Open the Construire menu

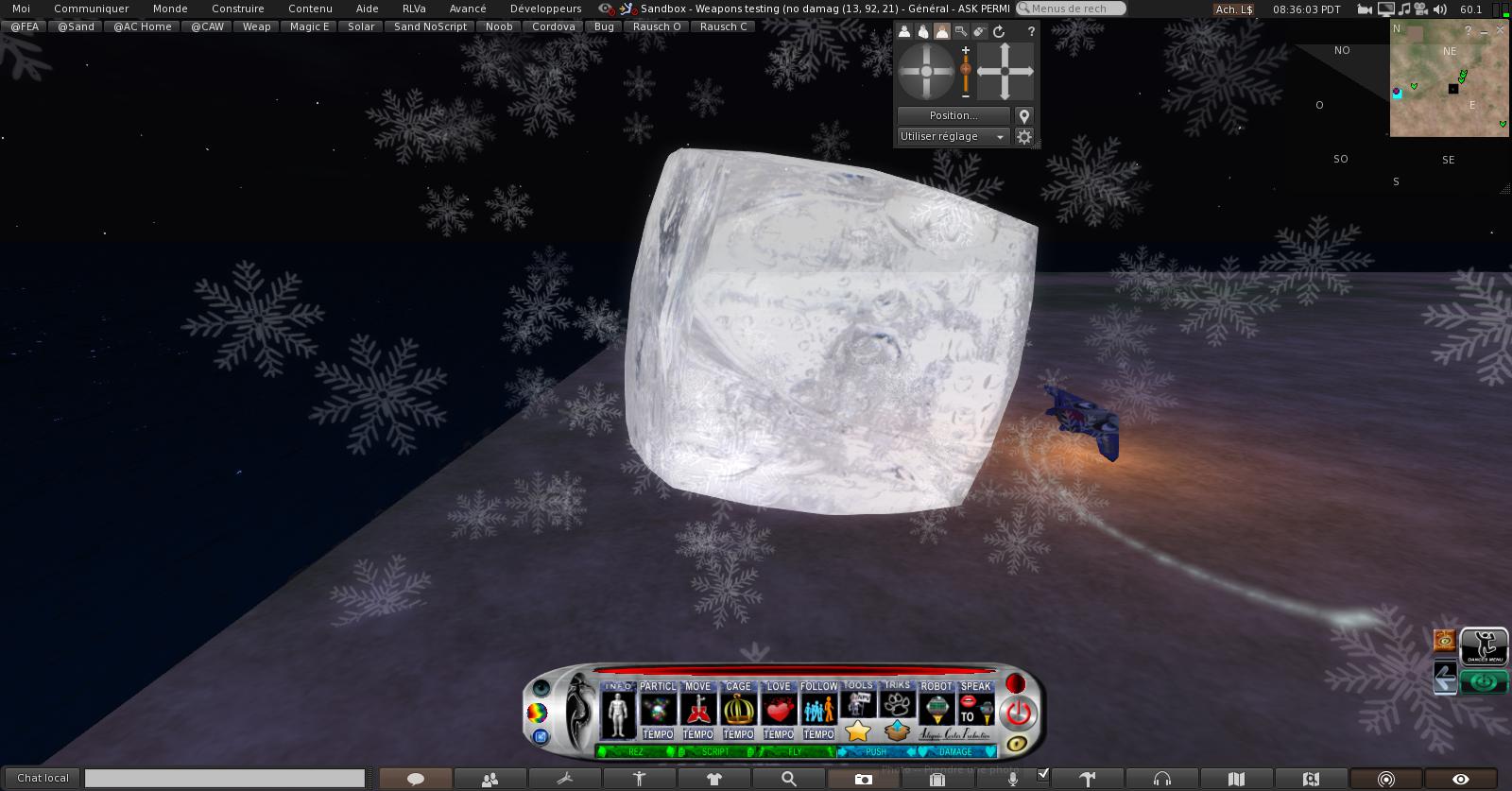(x=237, y=9)
